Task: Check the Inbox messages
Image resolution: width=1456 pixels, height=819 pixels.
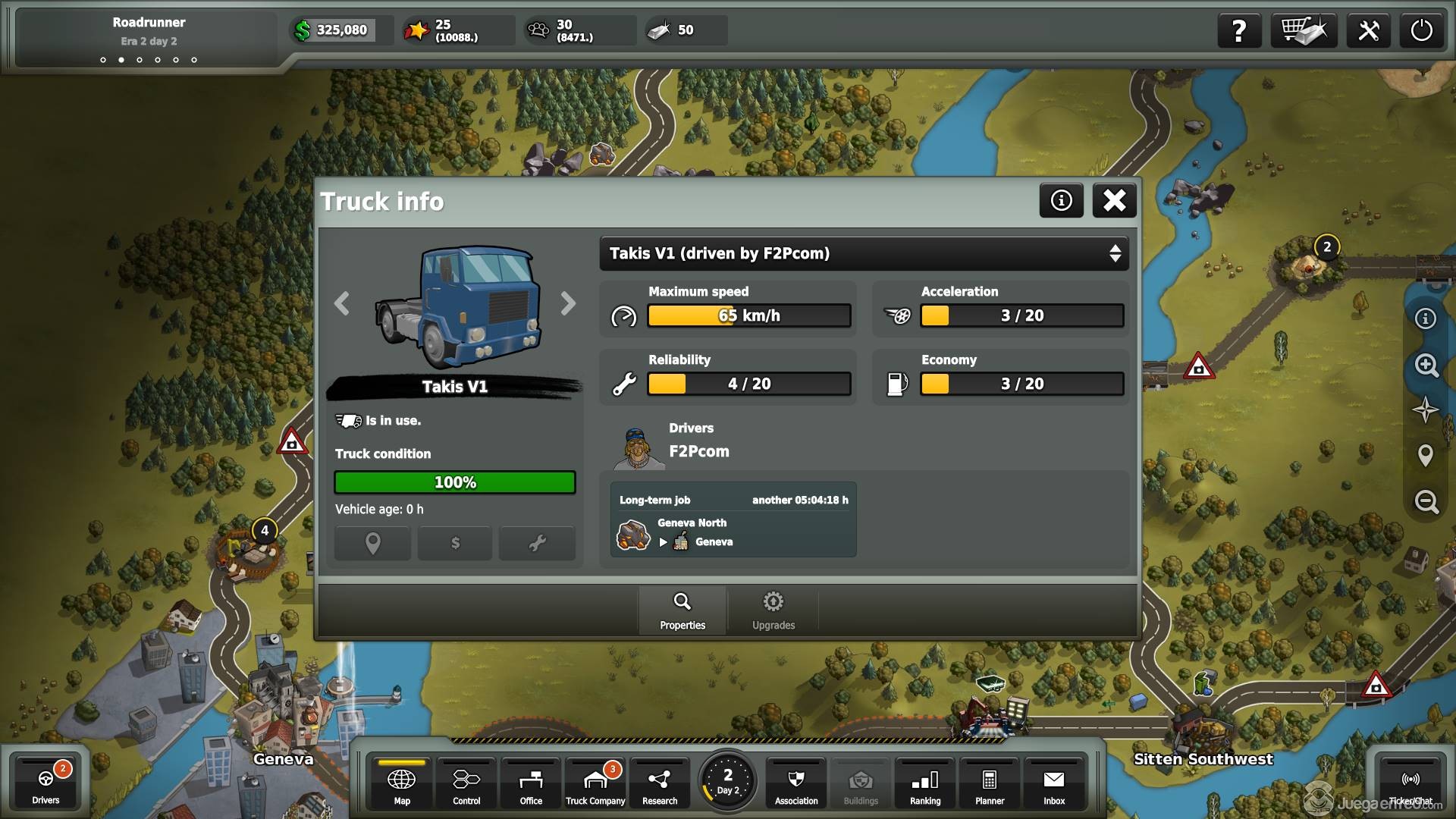Action: click(1054, 785)
